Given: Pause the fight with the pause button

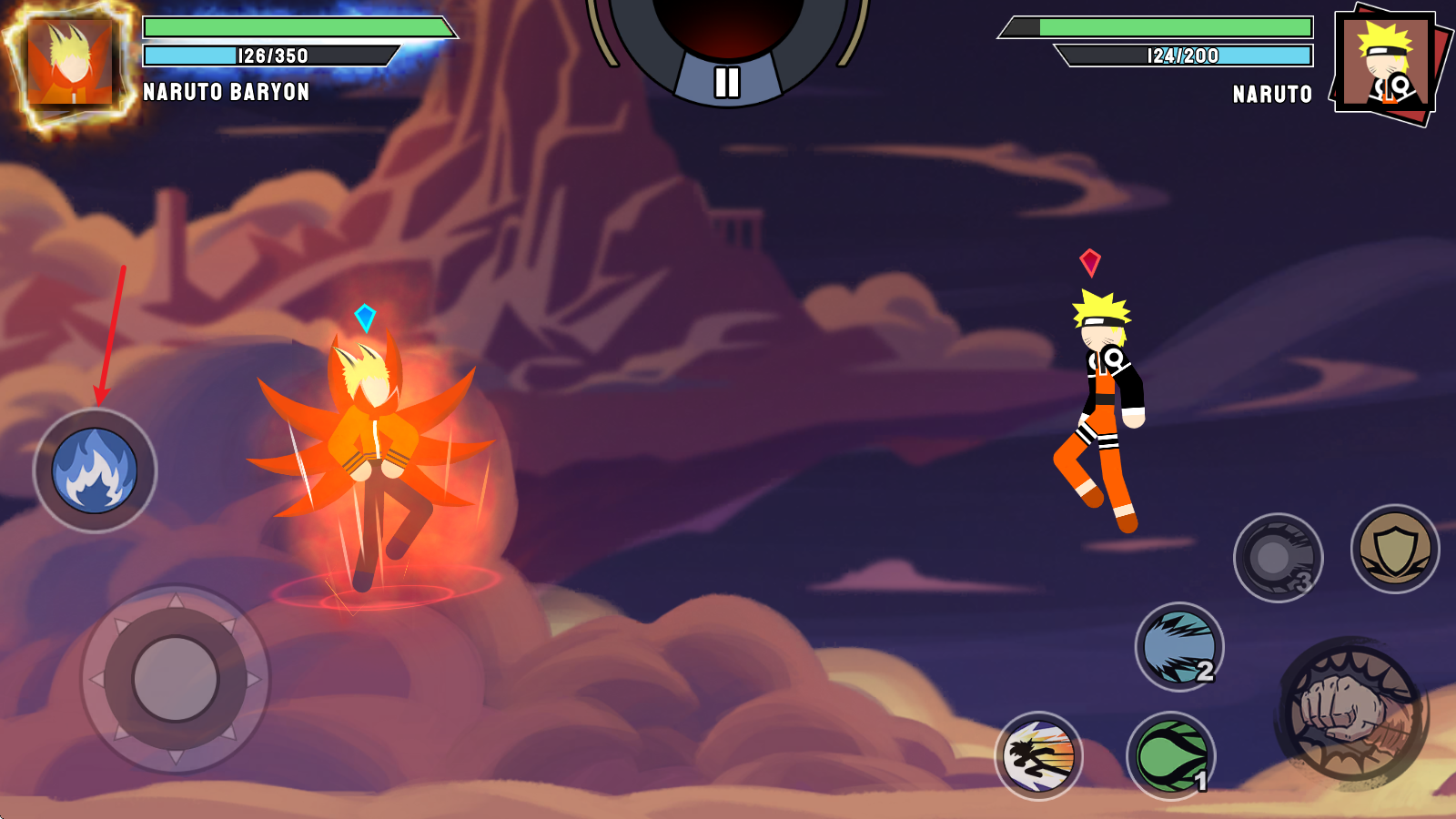Looking at the screenshot, I should tap(726, 82).
